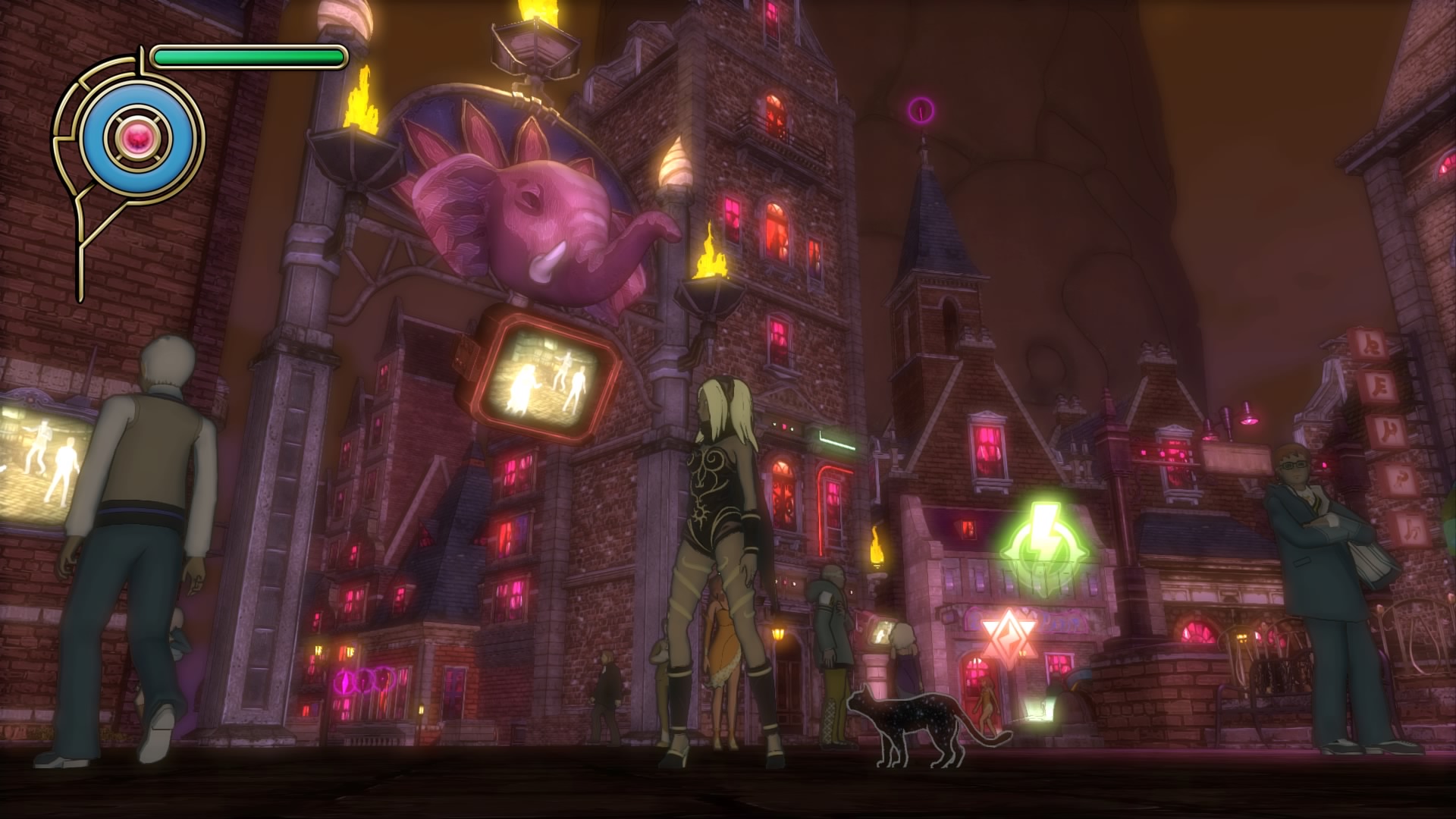The height and width of the screenshot is (819, 1456).
Task: Click the pink gem gravity gauge
Action: coord(139,138)
